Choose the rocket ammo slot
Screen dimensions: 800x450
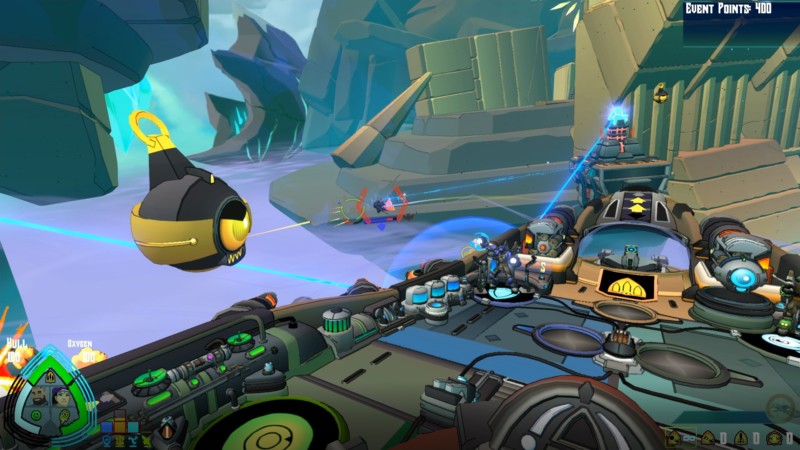click(x=741, y=438)
